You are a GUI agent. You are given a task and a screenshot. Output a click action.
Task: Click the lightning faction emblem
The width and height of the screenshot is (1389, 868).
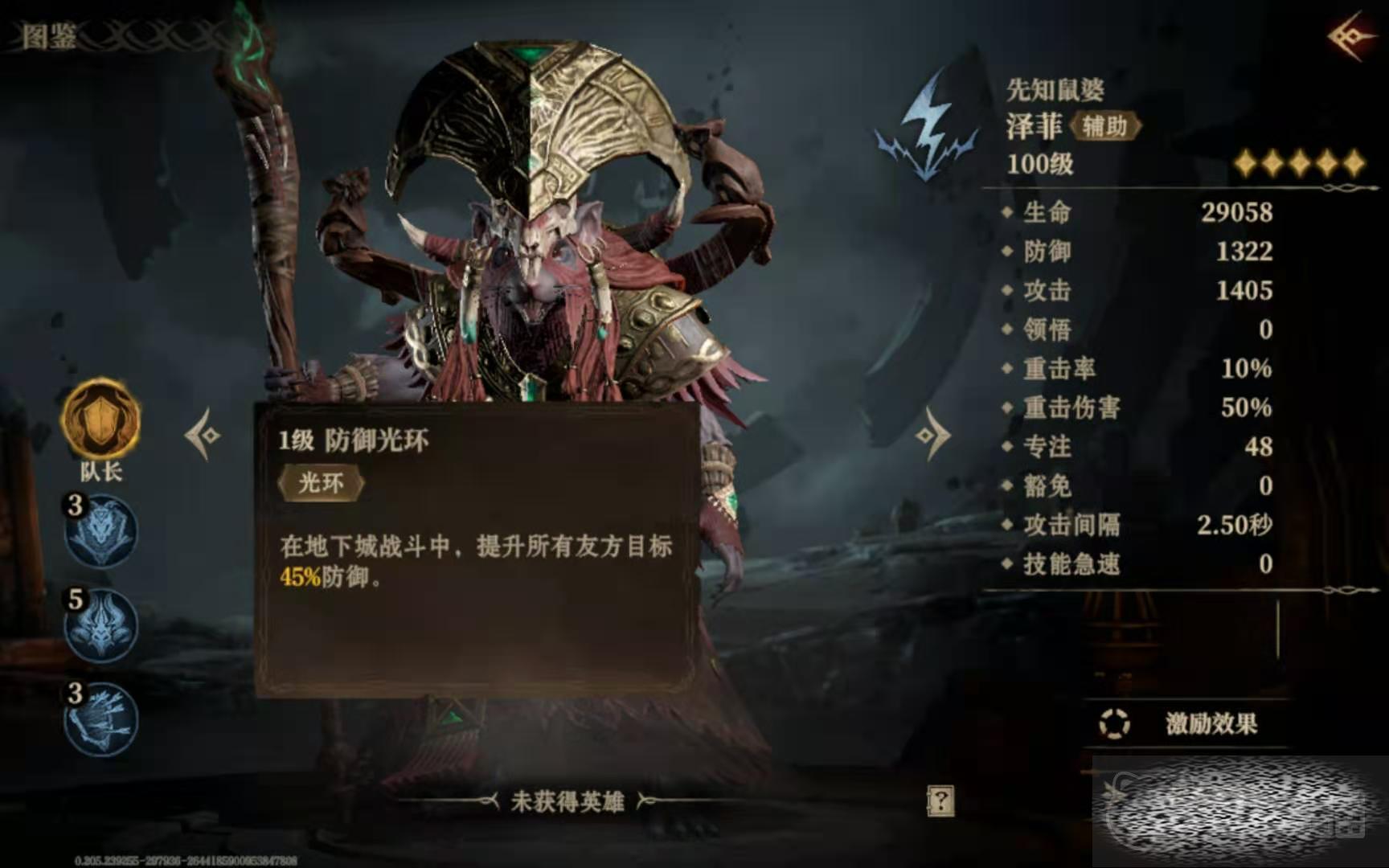930,129
